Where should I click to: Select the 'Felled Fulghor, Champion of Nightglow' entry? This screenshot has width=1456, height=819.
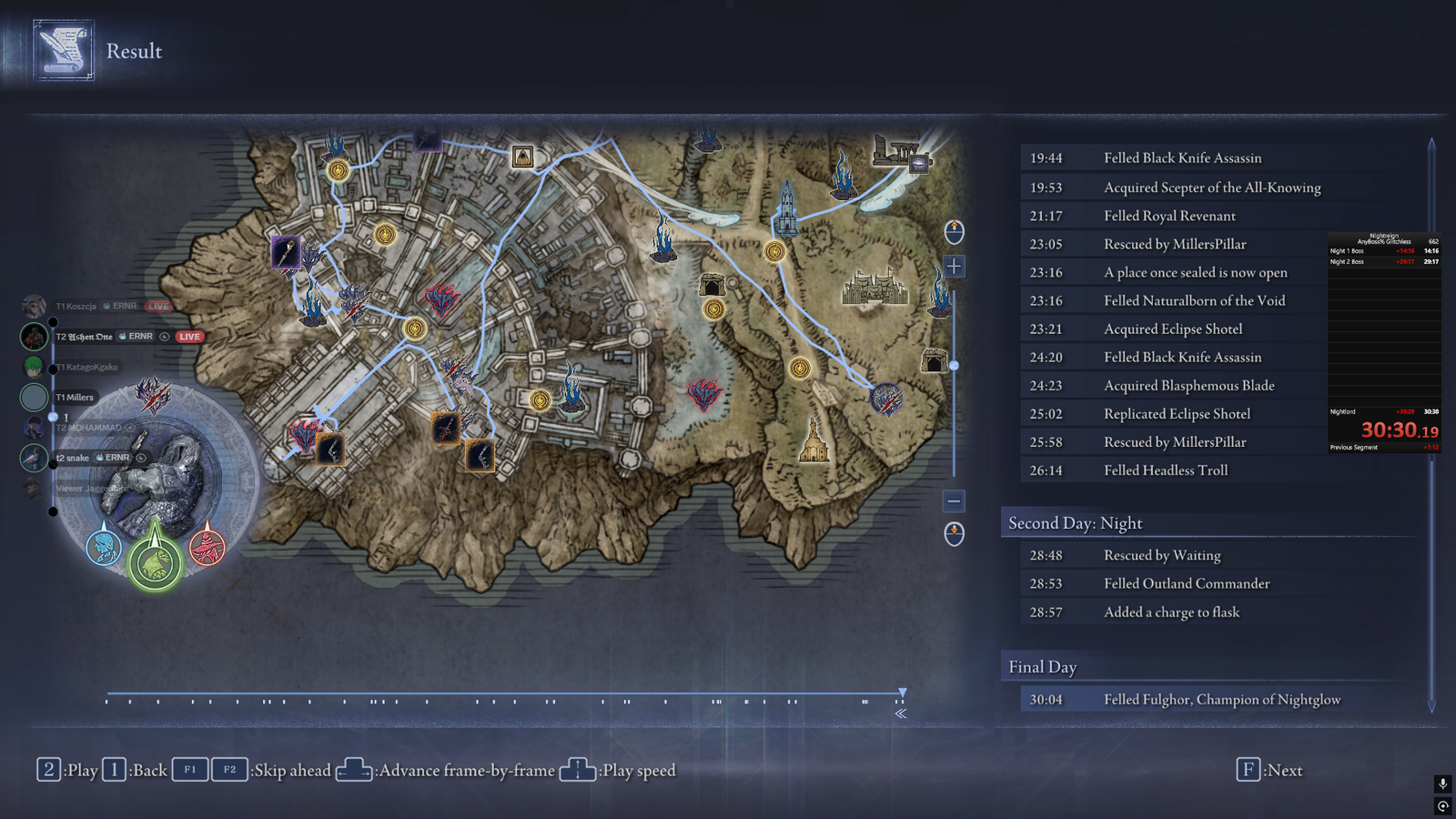[1221, 699]
